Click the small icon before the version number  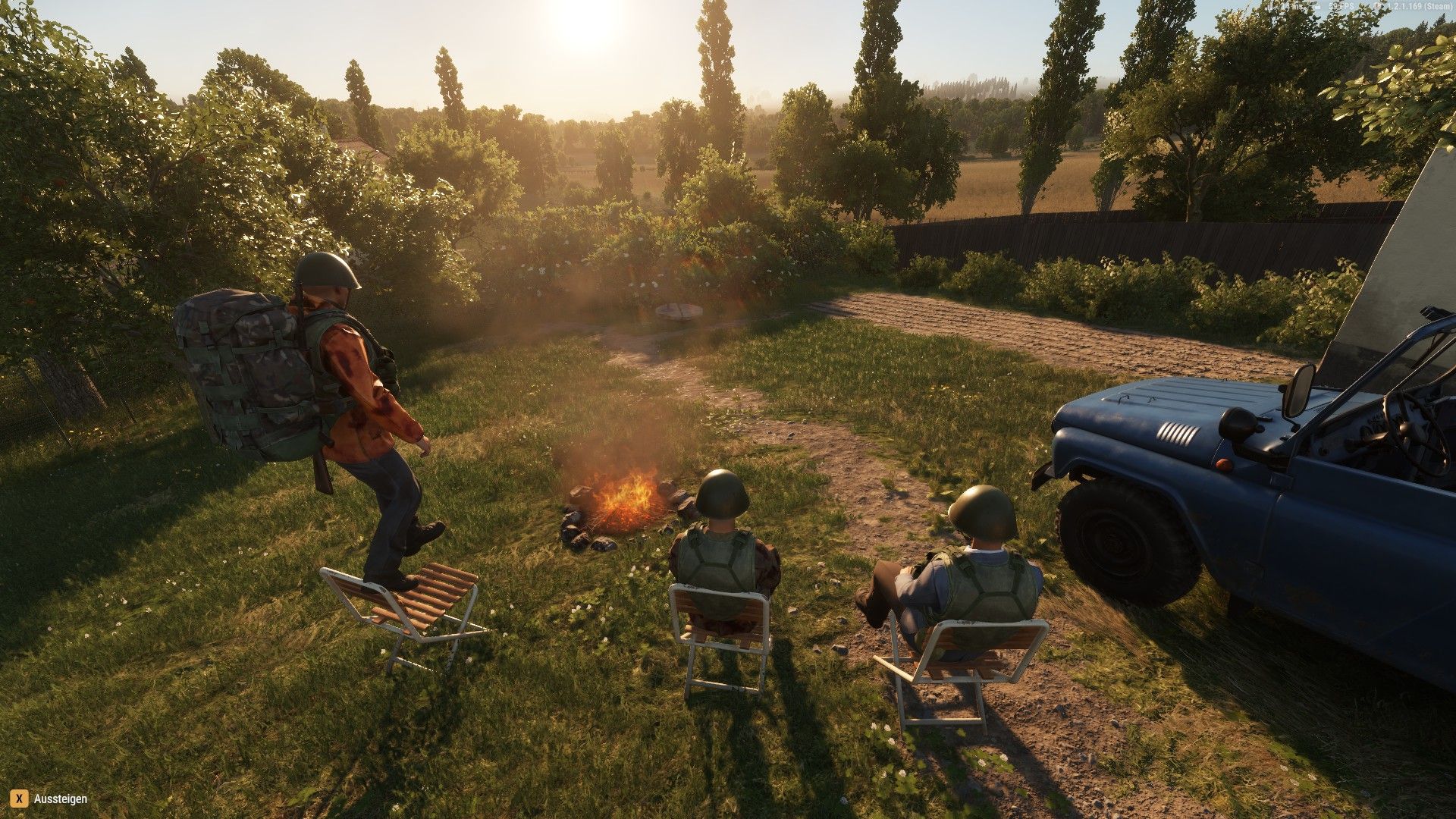1377,5
